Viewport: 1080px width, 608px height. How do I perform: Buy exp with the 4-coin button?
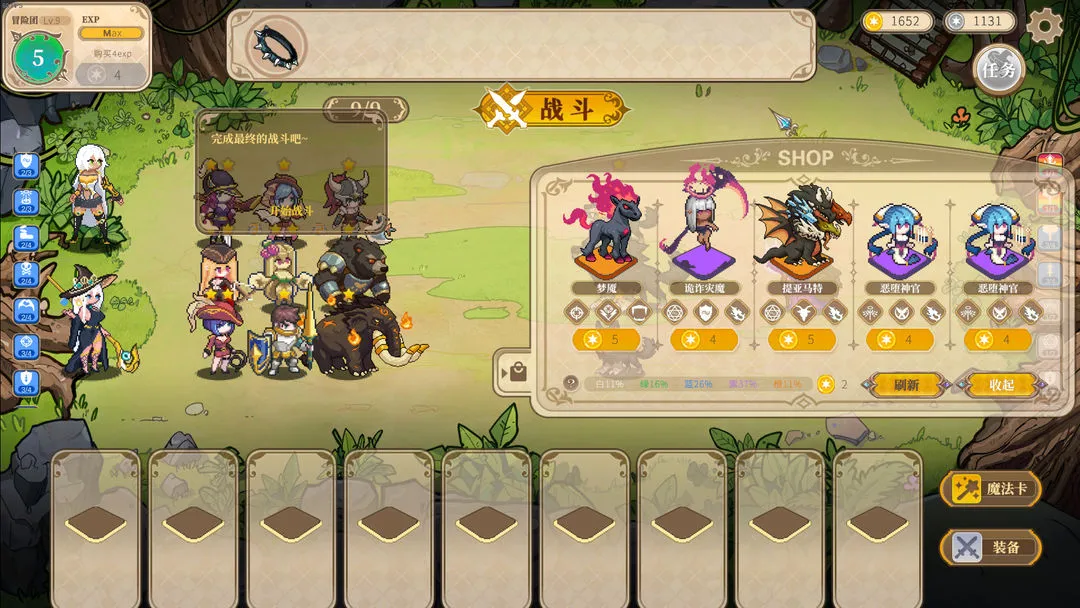click(110, 74)
